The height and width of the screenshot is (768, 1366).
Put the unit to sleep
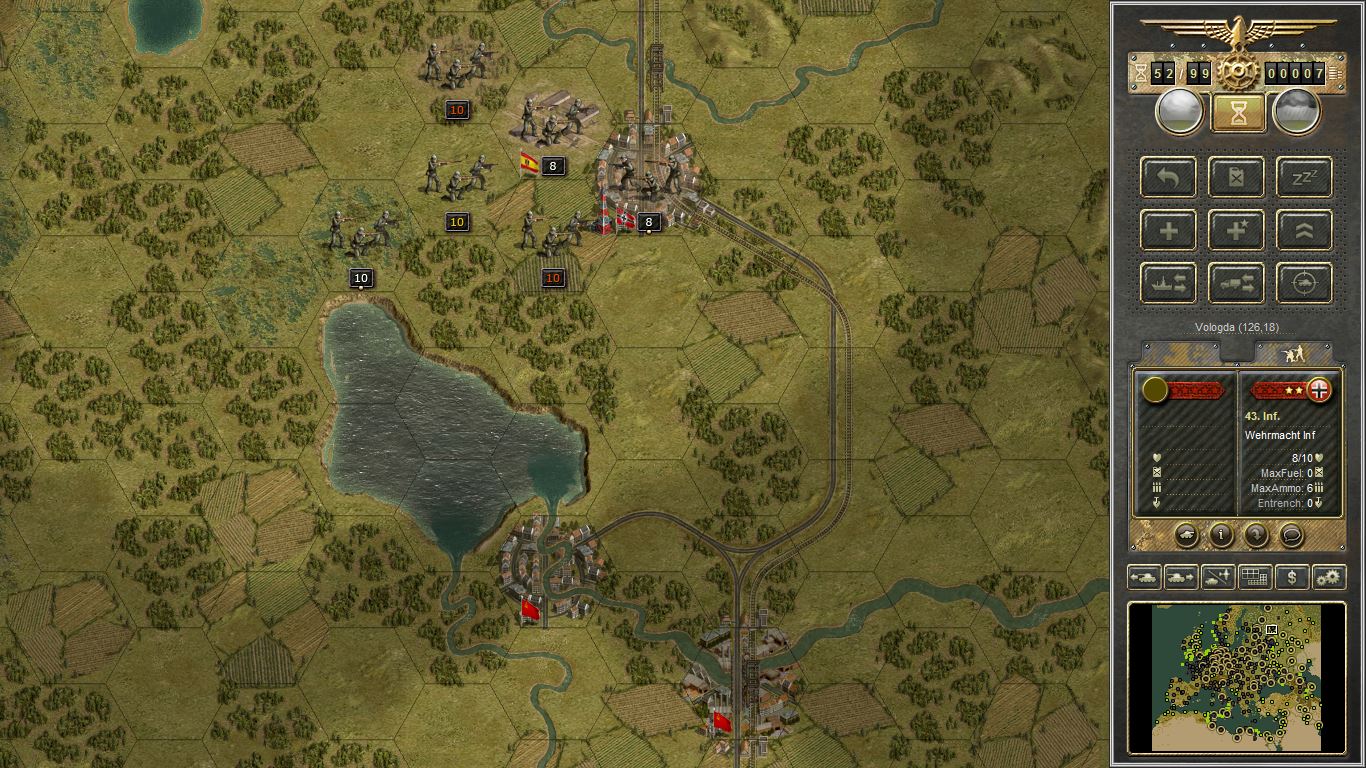click(1304, 177)
